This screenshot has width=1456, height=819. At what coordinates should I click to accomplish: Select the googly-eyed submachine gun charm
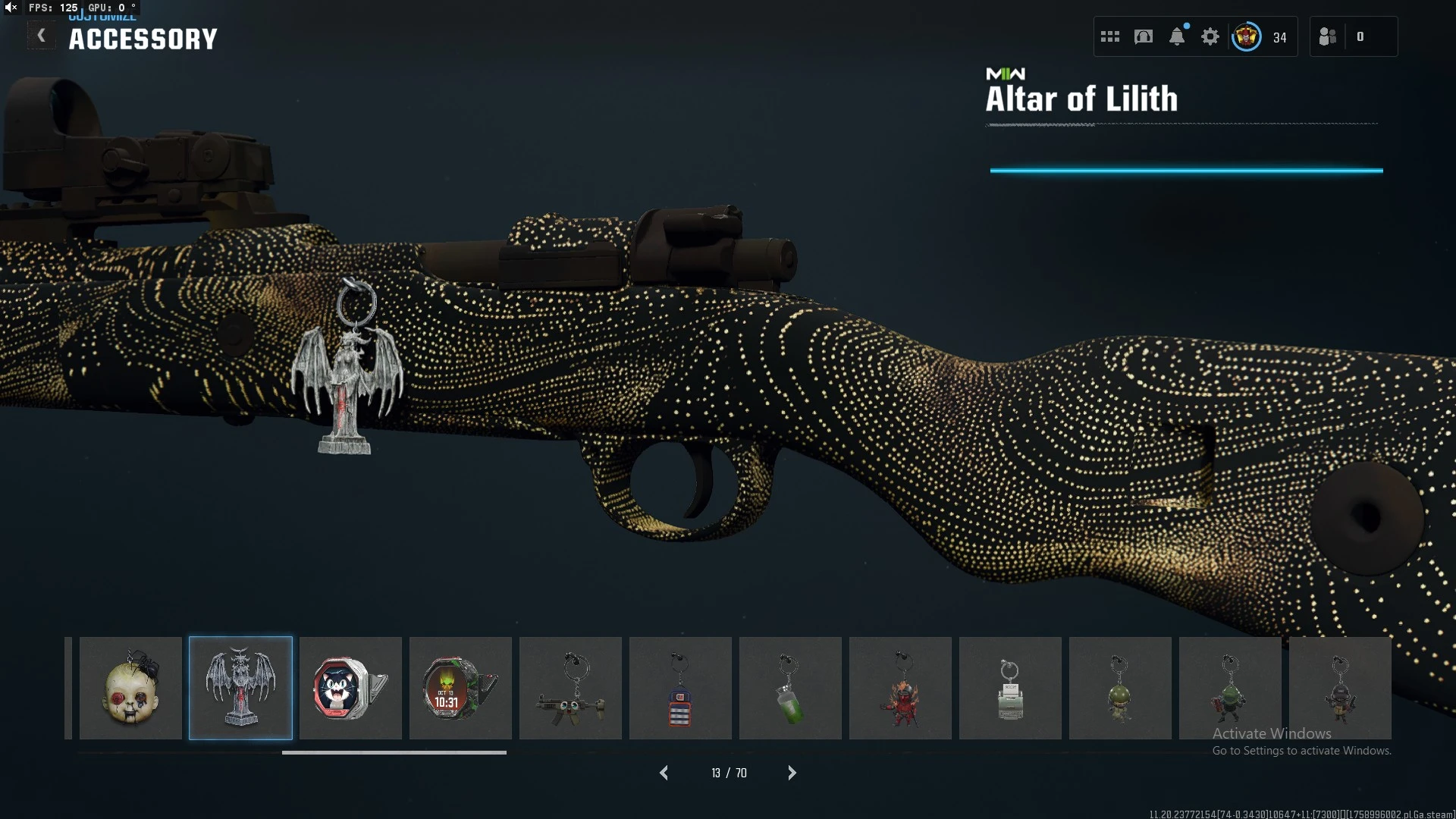(x=570, y=688)
